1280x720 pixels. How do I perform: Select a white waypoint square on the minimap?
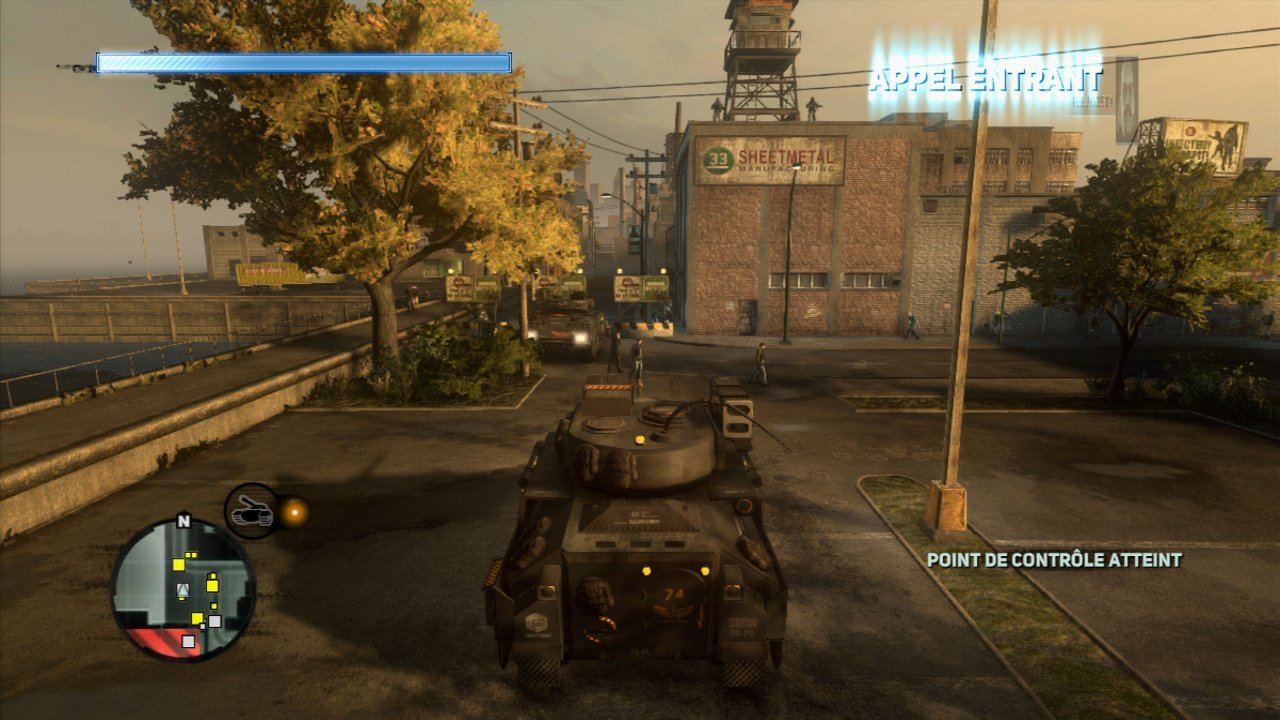(x=214, y=620)
